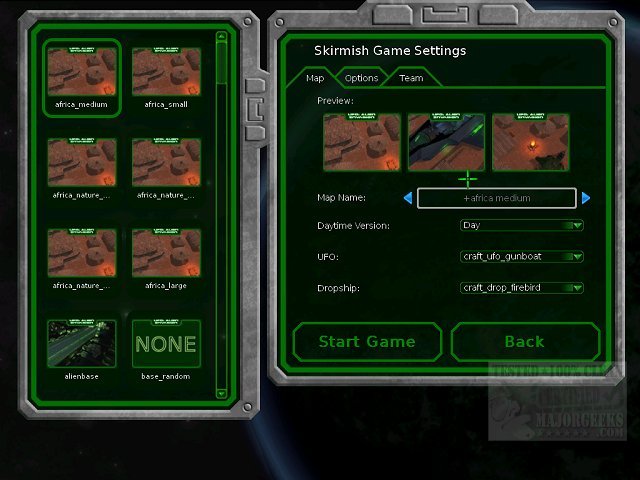Screen dimensions: 640x480
Task: Open the Team tab
Action: pyautogui.click(x=411, y=78)
